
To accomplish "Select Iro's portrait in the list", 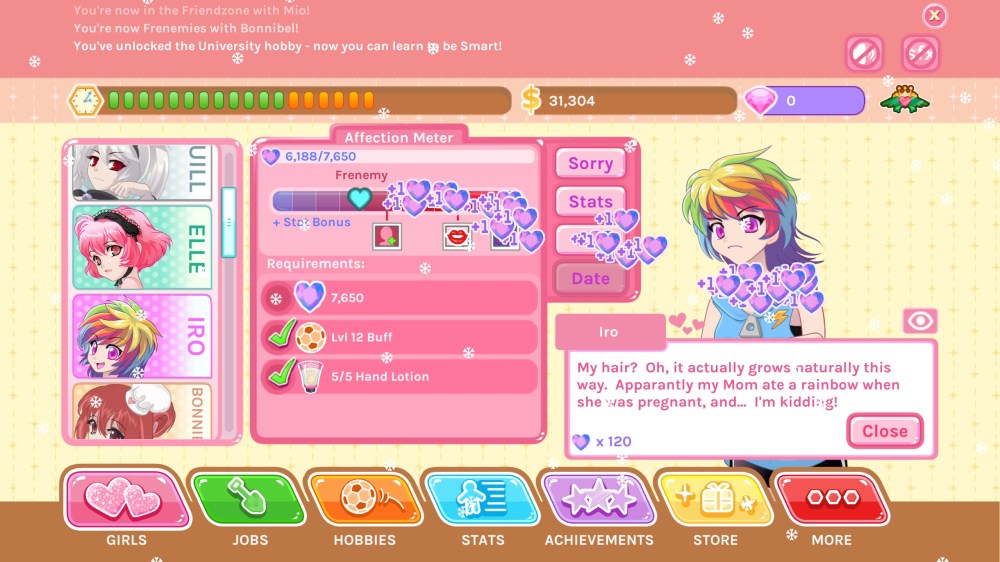I will 142,336.
